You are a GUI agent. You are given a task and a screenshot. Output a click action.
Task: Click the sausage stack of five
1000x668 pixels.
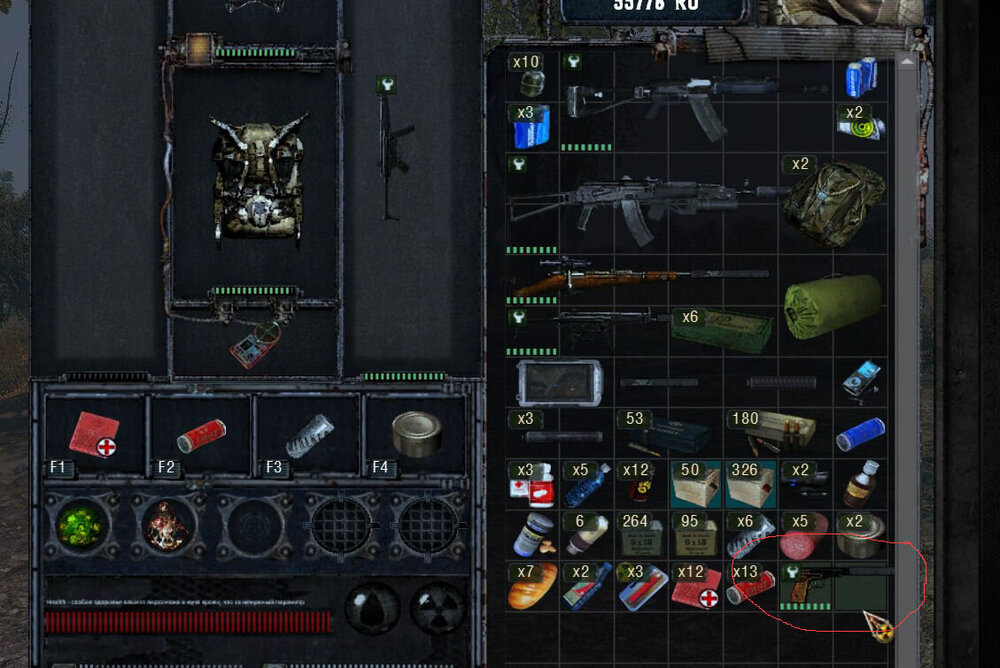pos(806,535)
